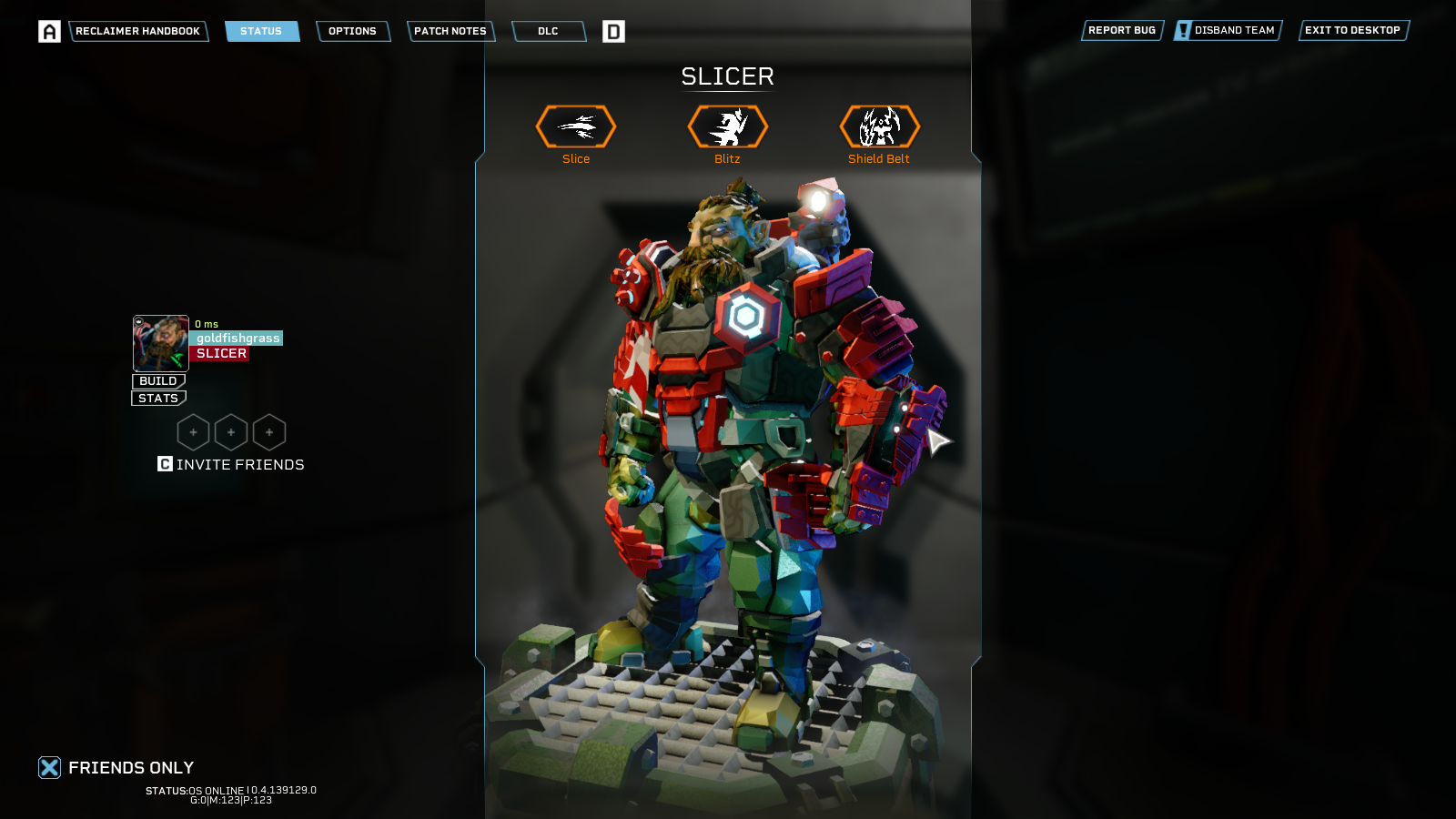Exit to desktop
Viewport: 1456px width, 819px height.
[x=1352, y=30]
